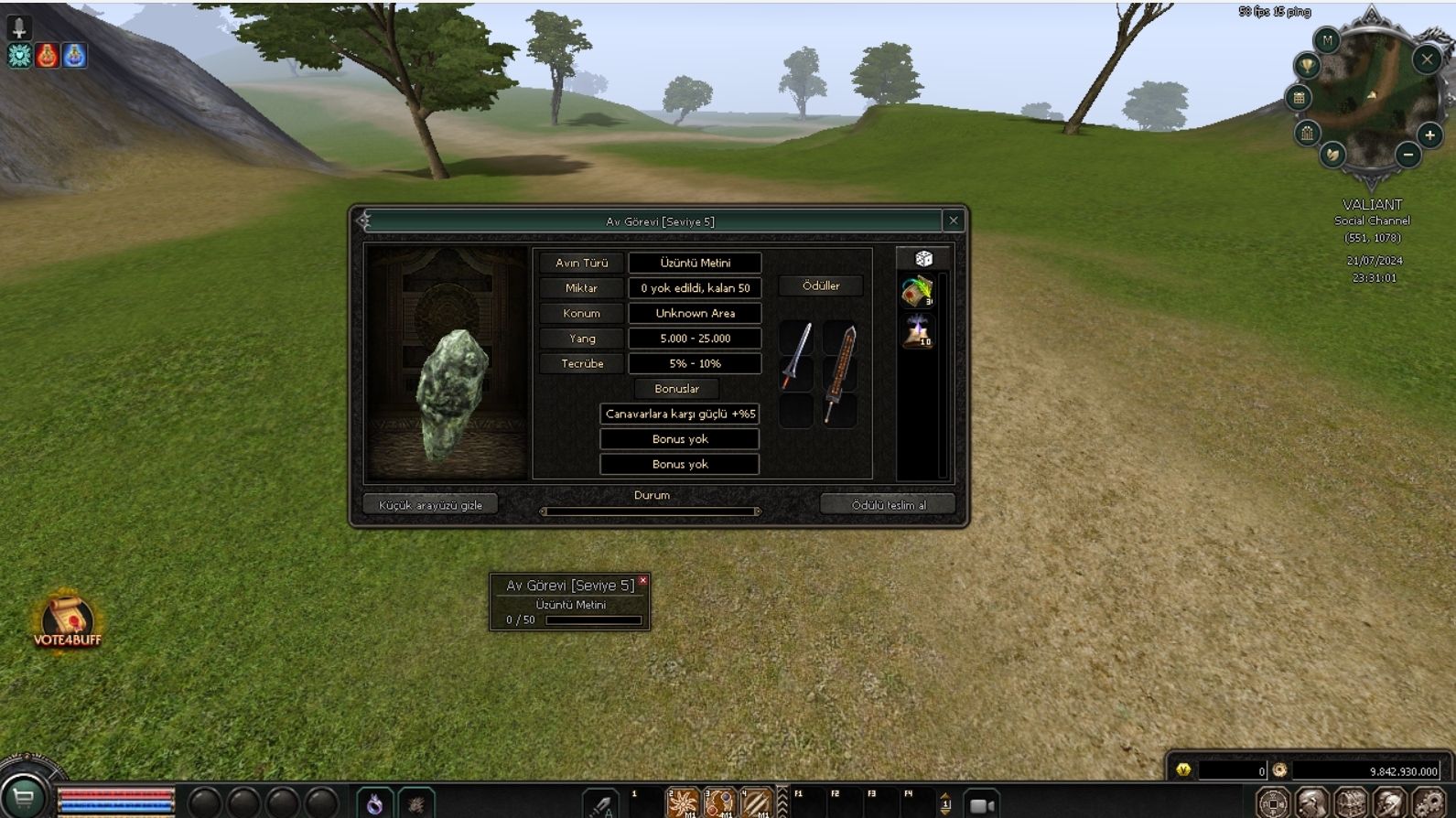Screen dimensions: 1456x818
Task: Click the 'Ödülü teslim al' button
Action: click(888, 505)
